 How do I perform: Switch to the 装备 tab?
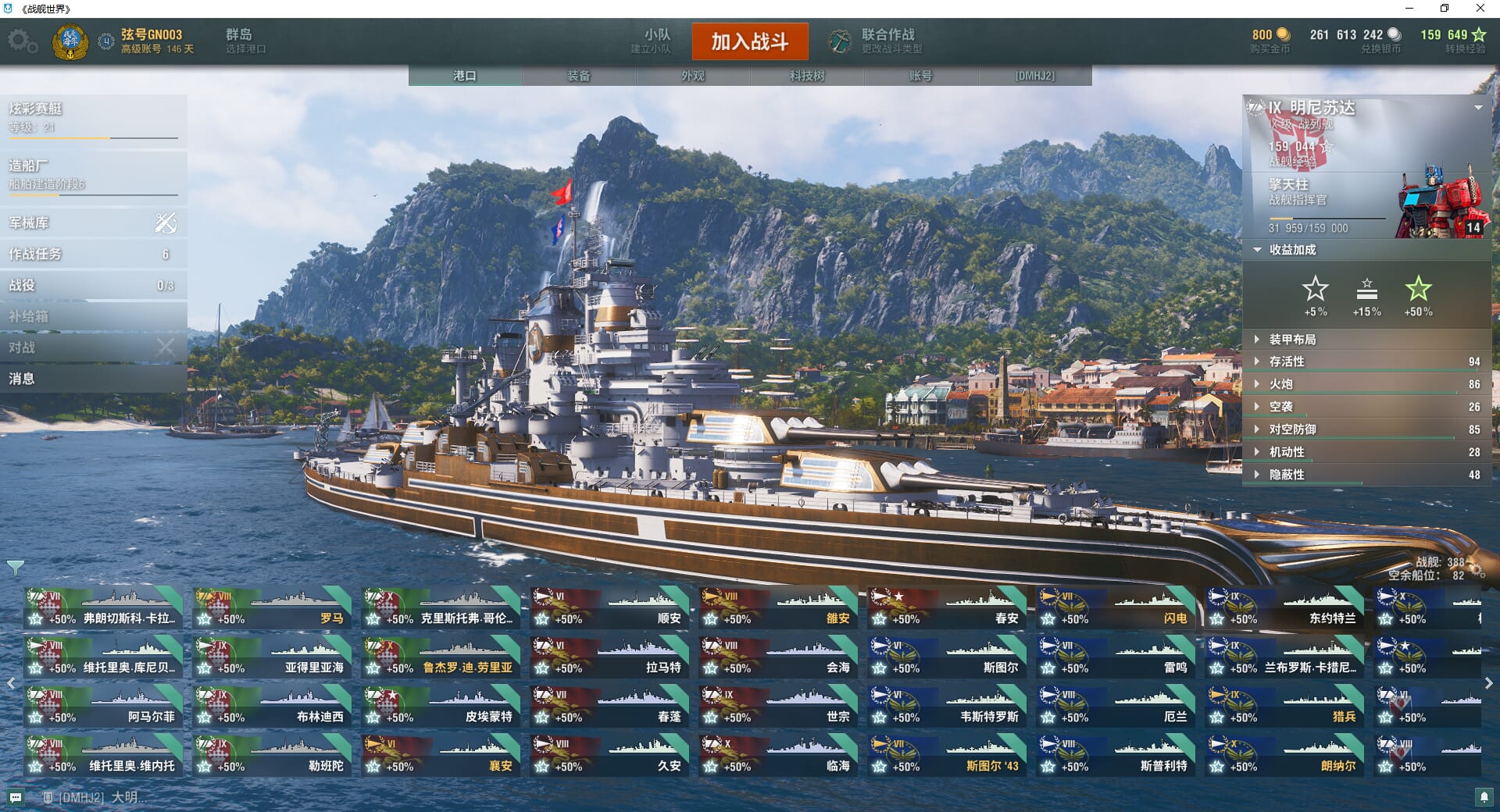point(579,76)
